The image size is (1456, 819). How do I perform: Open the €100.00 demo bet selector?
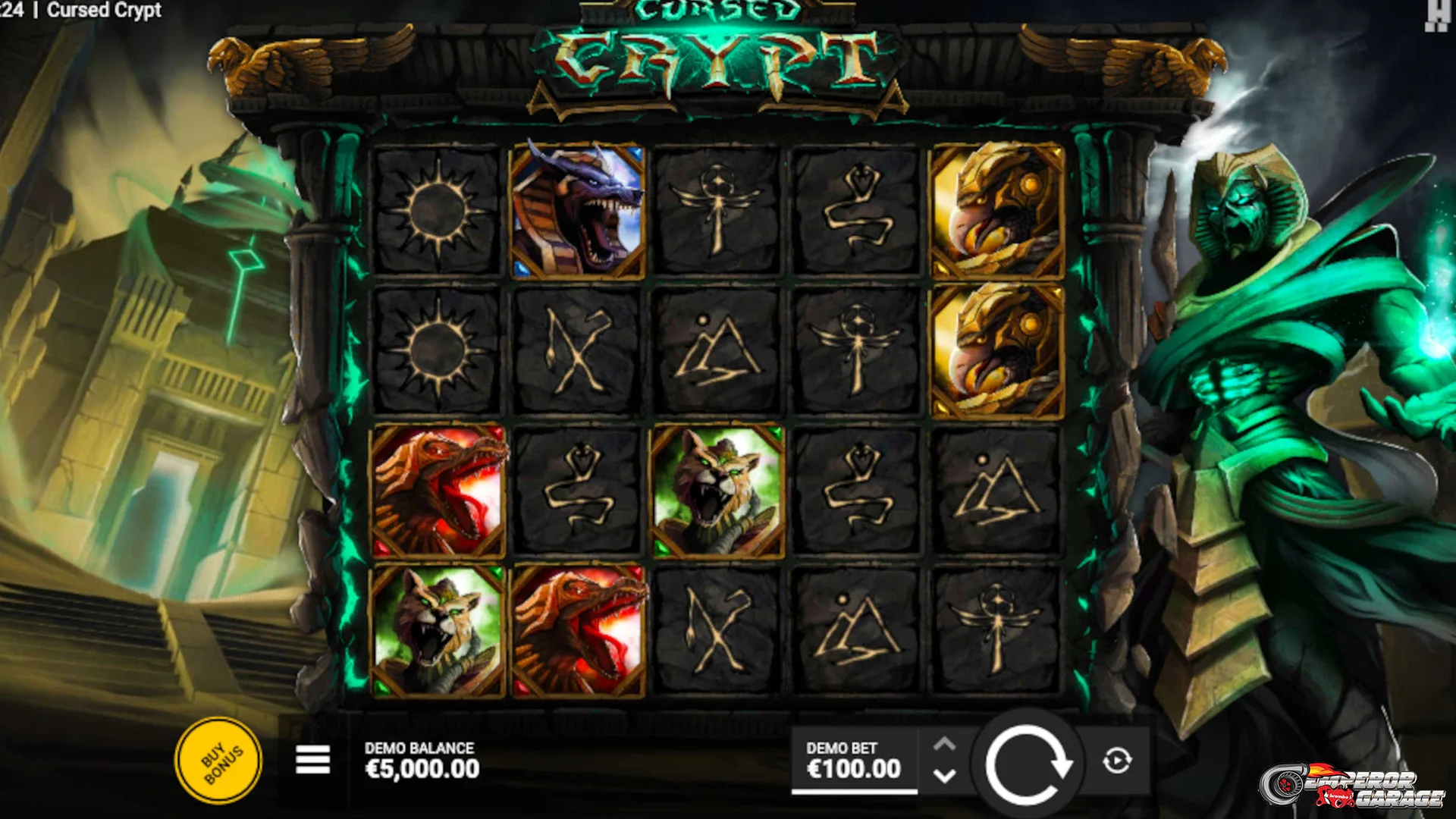click(853, 761)
